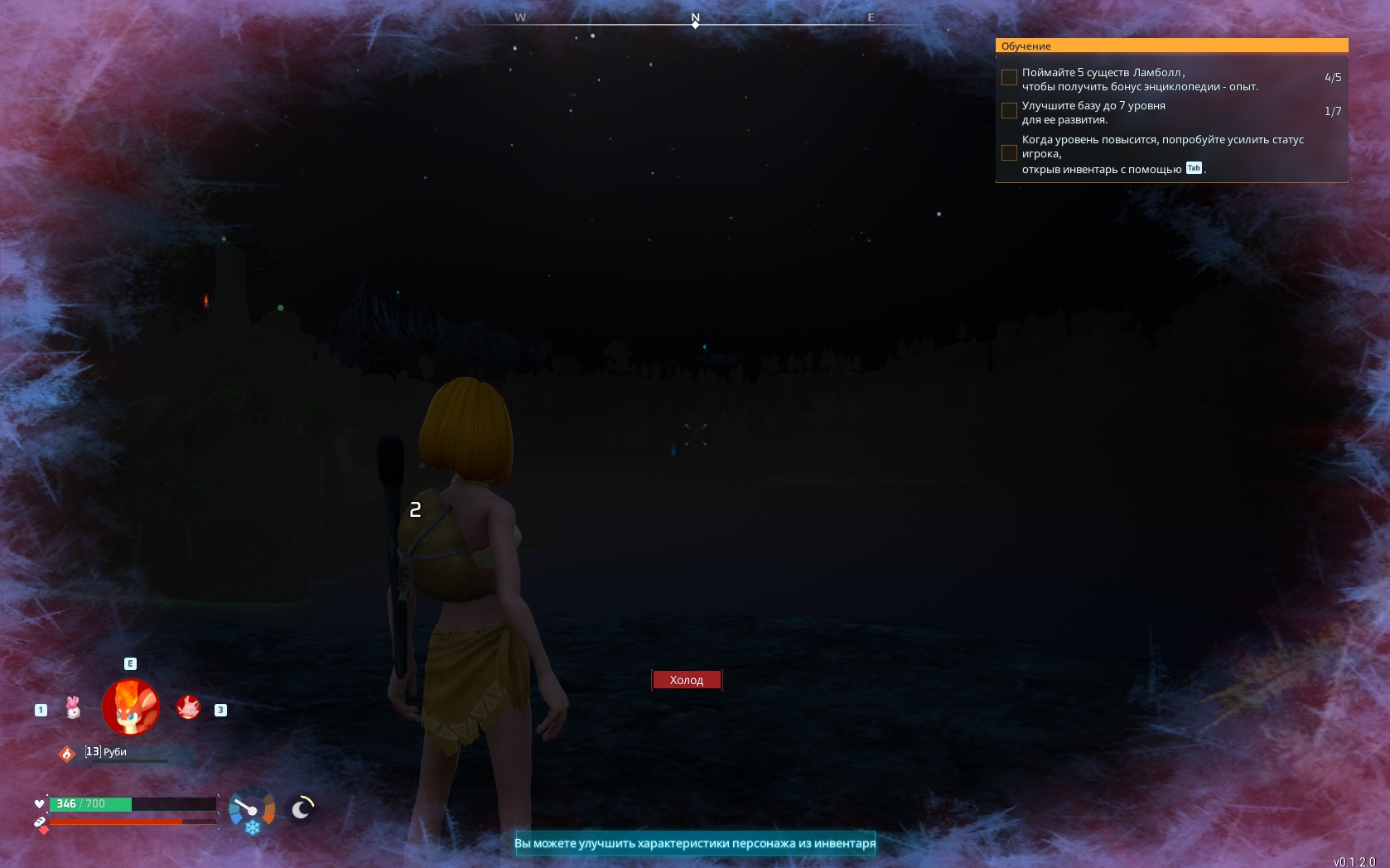The height and width of the screenshot is (868, 1390).
Task: Click the red Холод status label
Action: [x=687, y=680]
